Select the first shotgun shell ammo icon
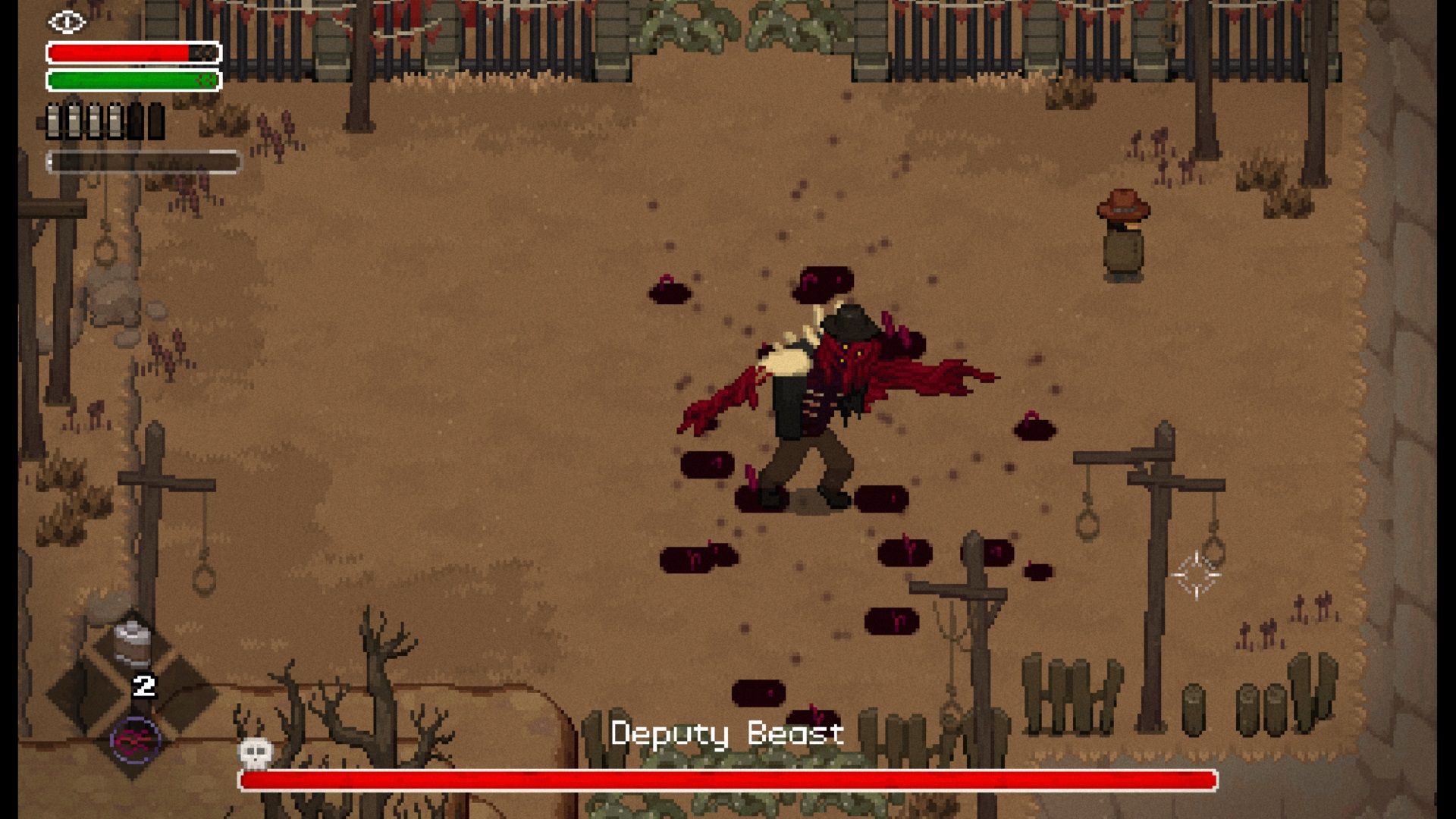Viewport: 1456px width, 819px height. click(54, 120)
